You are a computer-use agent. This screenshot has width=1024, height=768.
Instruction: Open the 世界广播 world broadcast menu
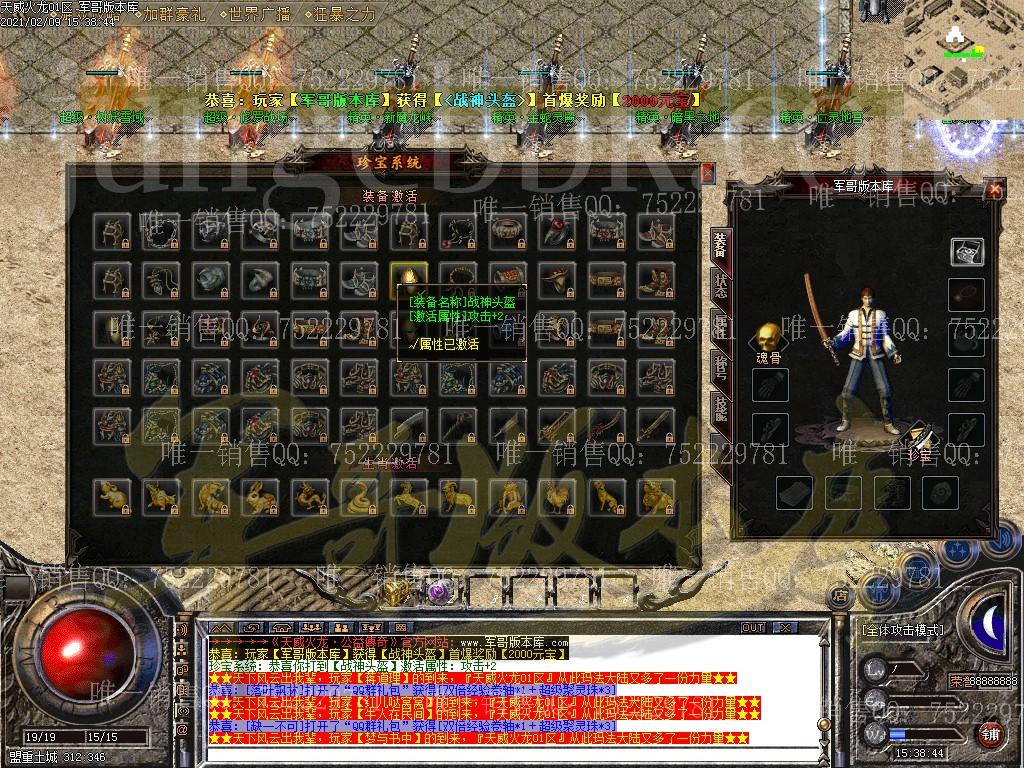click(x=256, y=14)
